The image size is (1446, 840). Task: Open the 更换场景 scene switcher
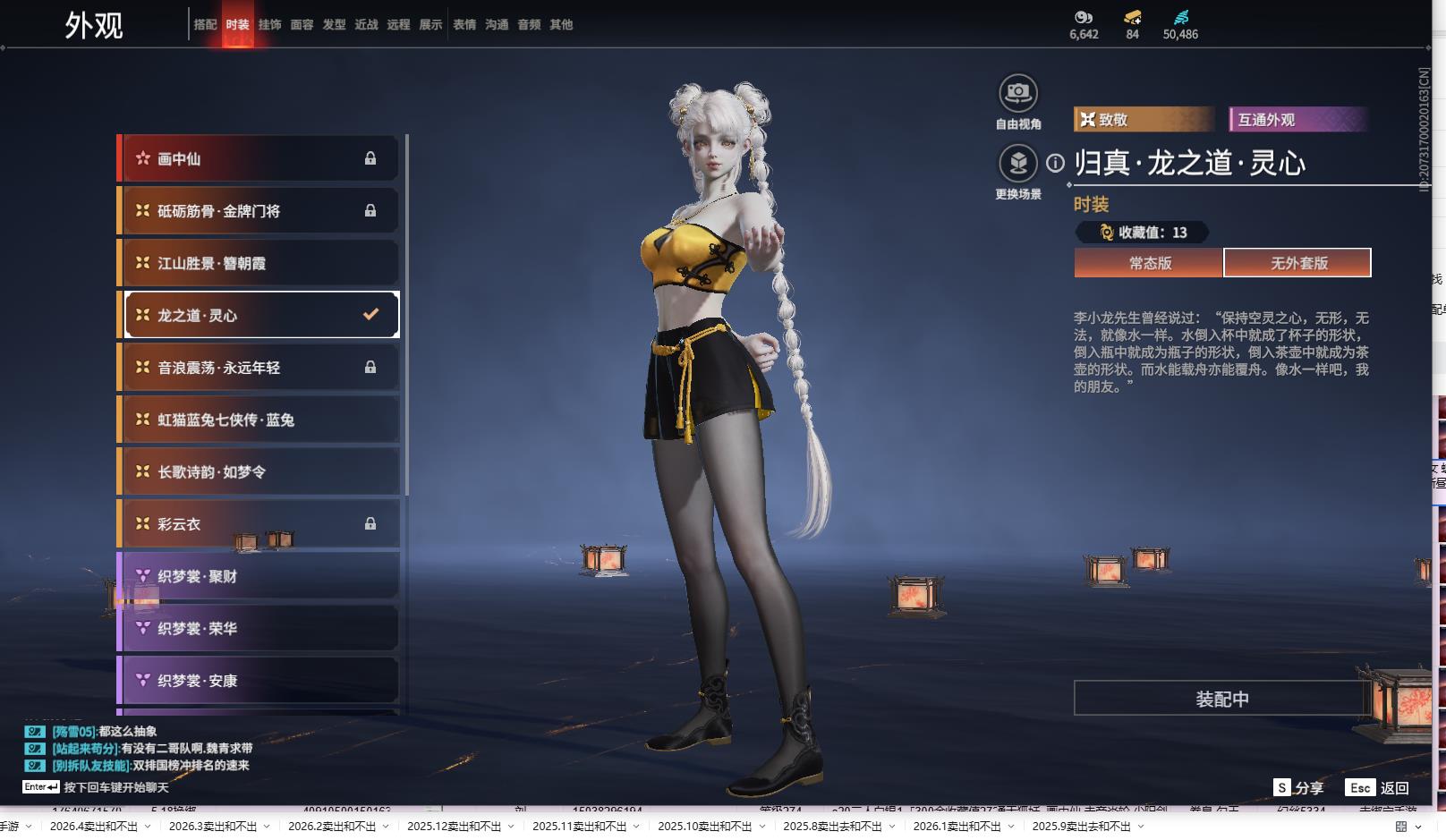tap(1017, 164)
